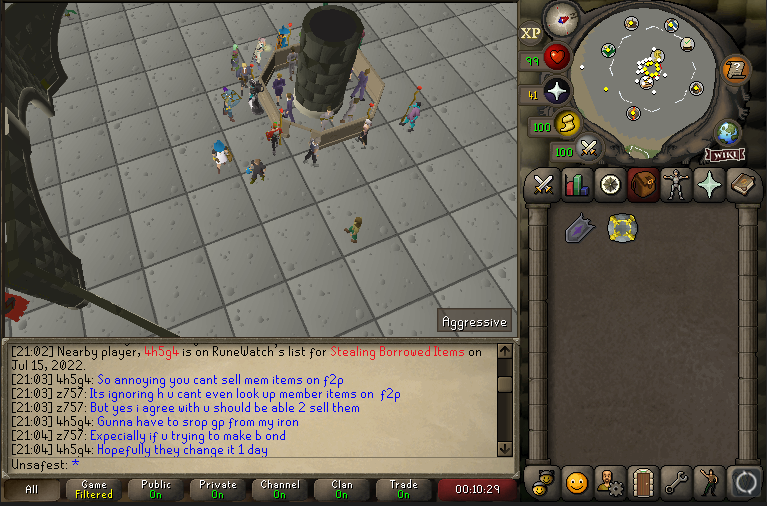The image size is (767, 506).
Task: Open the Logout door tab
Action: (x=644, y=483)
